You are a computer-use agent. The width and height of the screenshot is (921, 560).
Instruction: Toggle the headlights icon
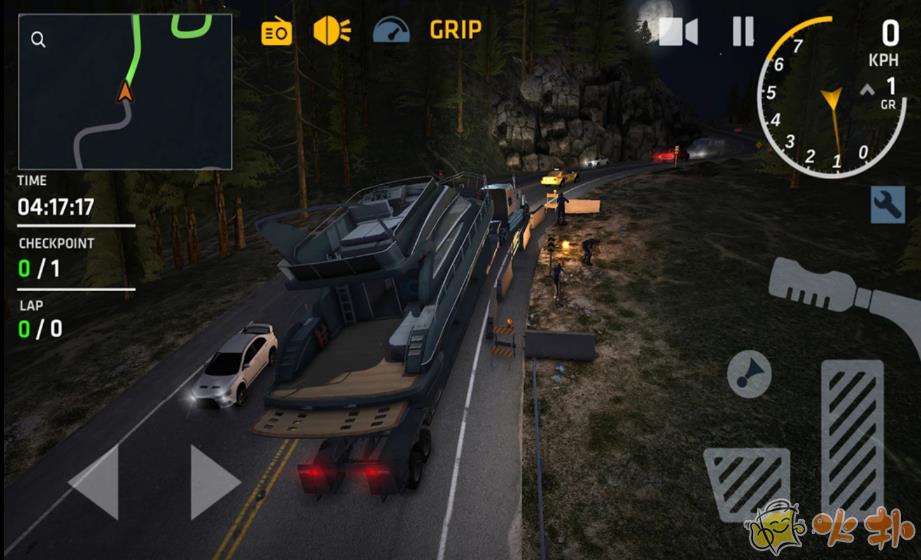coord(331,31)
